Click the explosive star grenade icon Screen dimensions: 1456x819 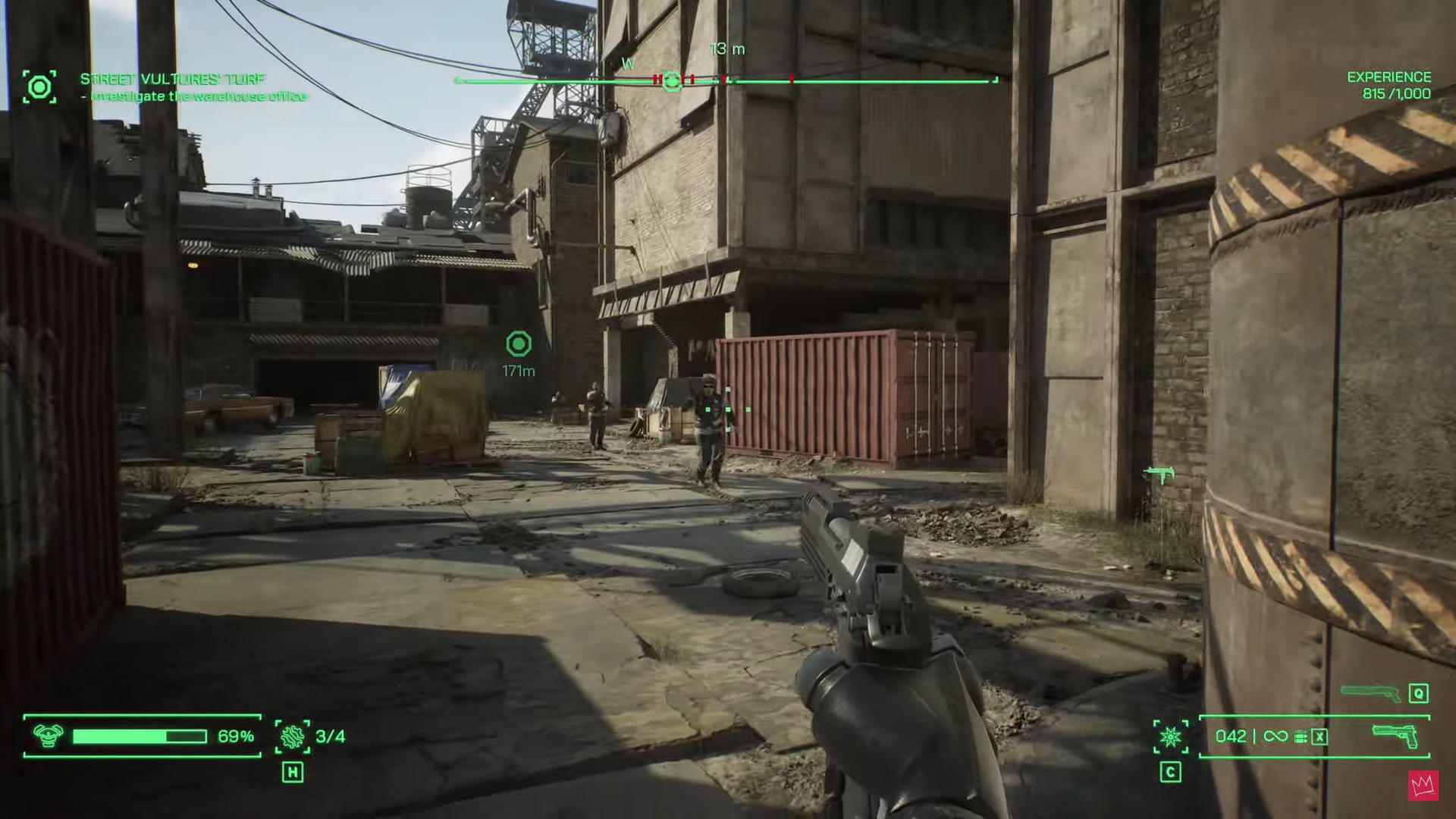click(x=1170, y=735)
